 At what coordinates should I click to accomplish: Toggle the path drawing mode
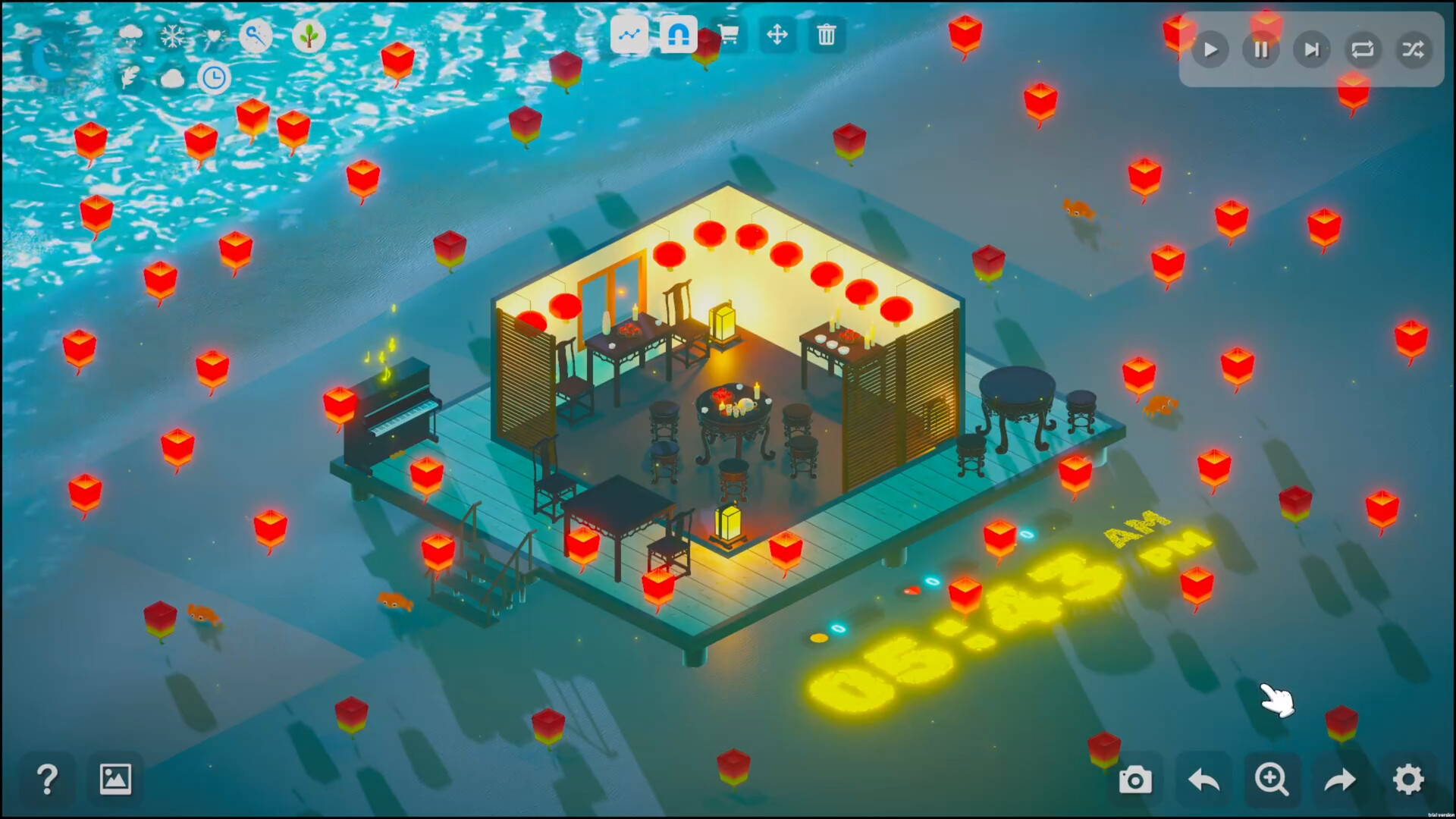point(629,34)
